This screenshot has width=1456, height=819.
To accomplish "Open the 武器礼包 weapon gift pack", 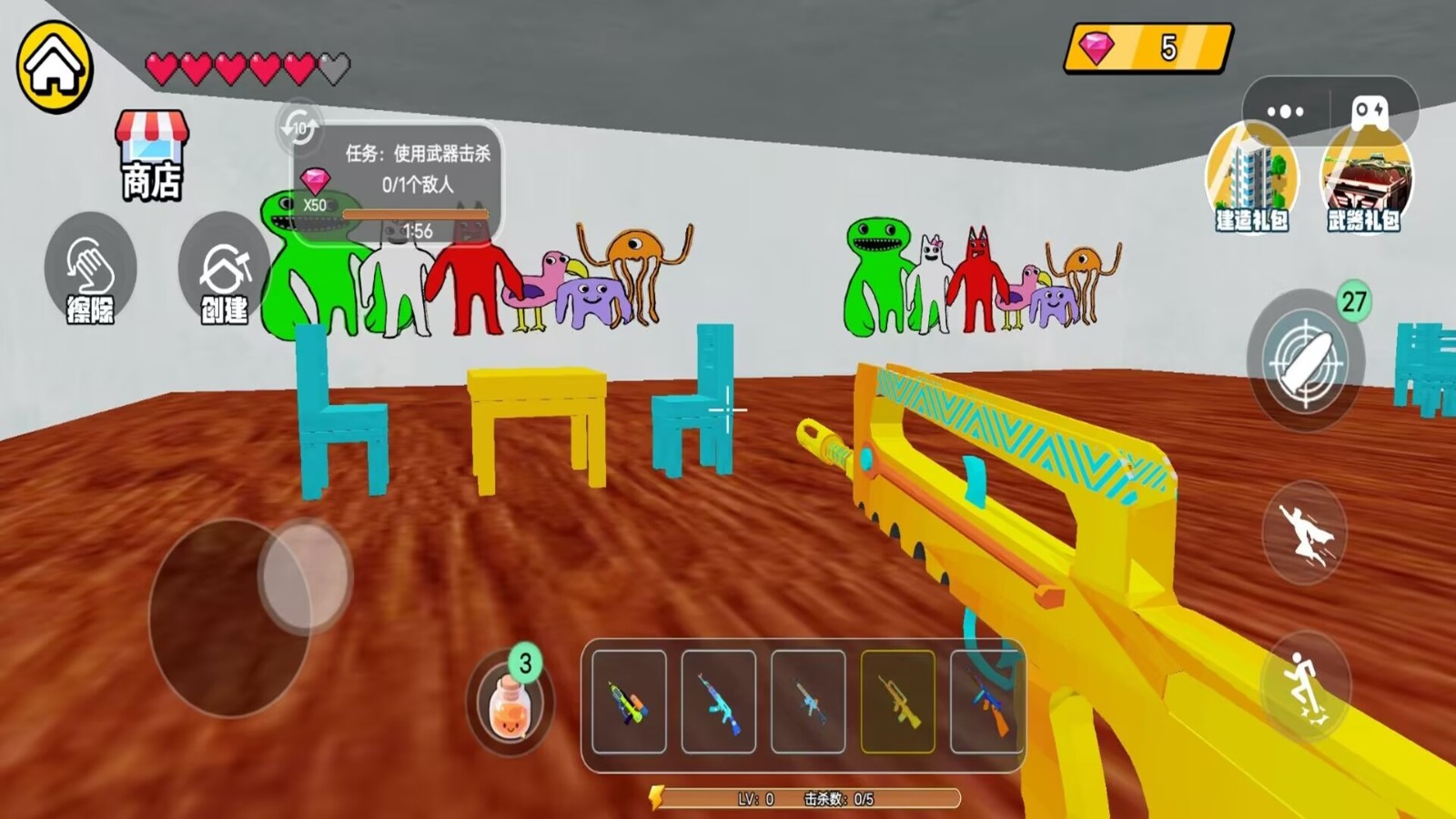I will pyautogui.click(x=1364, y=181).
